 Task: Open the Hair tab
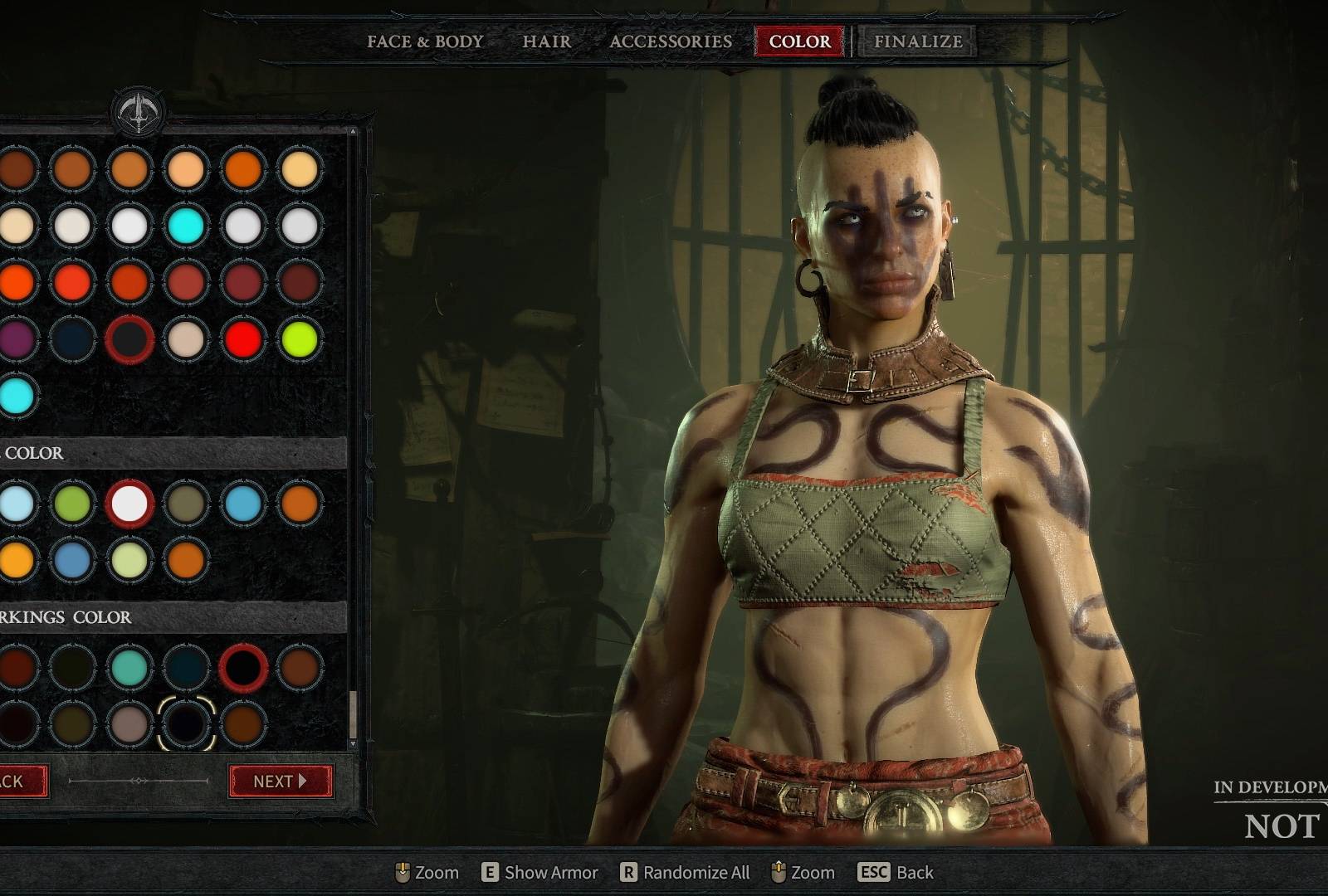click(546, 41)
